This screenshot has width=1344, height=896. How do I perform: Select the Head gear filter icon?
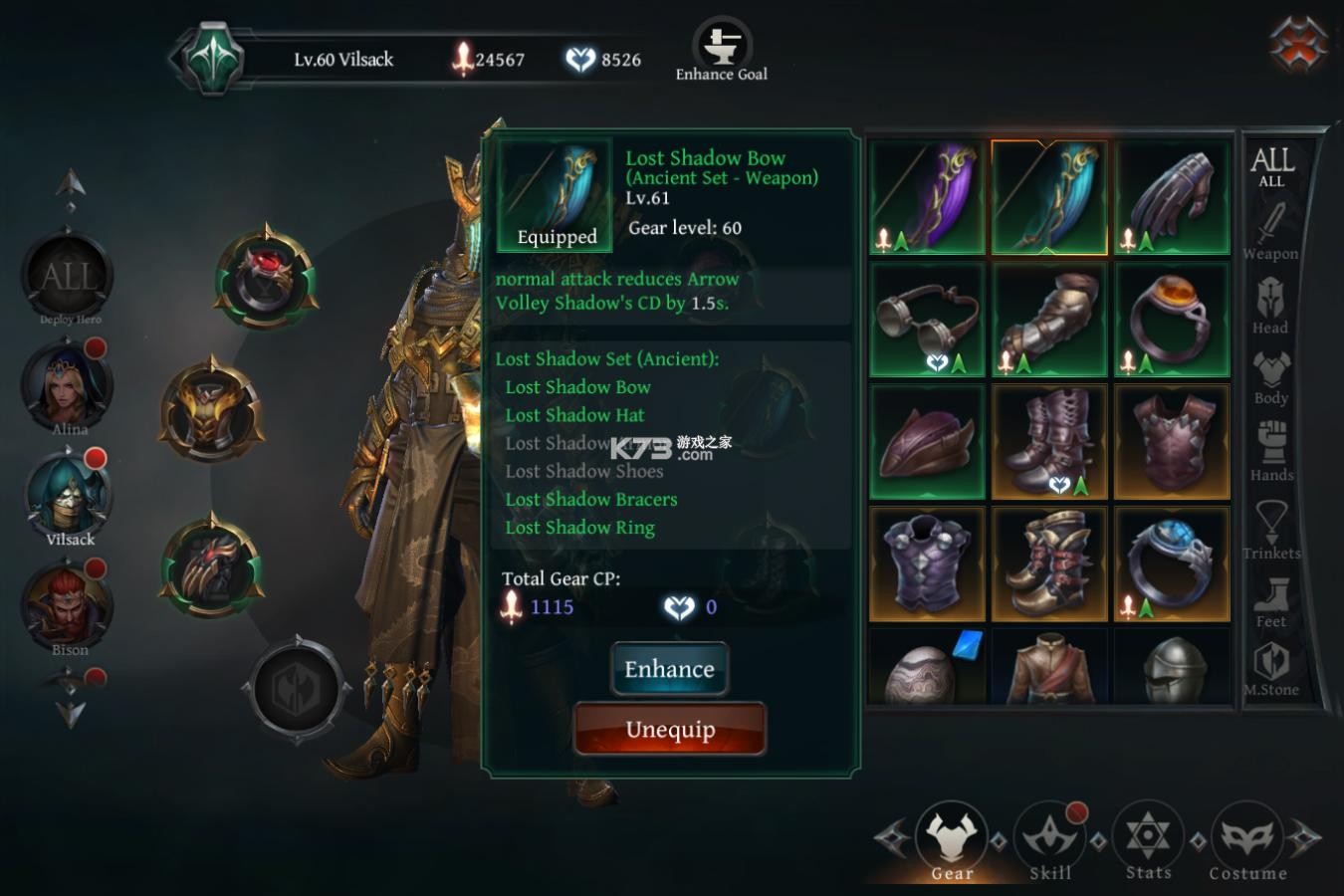coord(1271,304)
